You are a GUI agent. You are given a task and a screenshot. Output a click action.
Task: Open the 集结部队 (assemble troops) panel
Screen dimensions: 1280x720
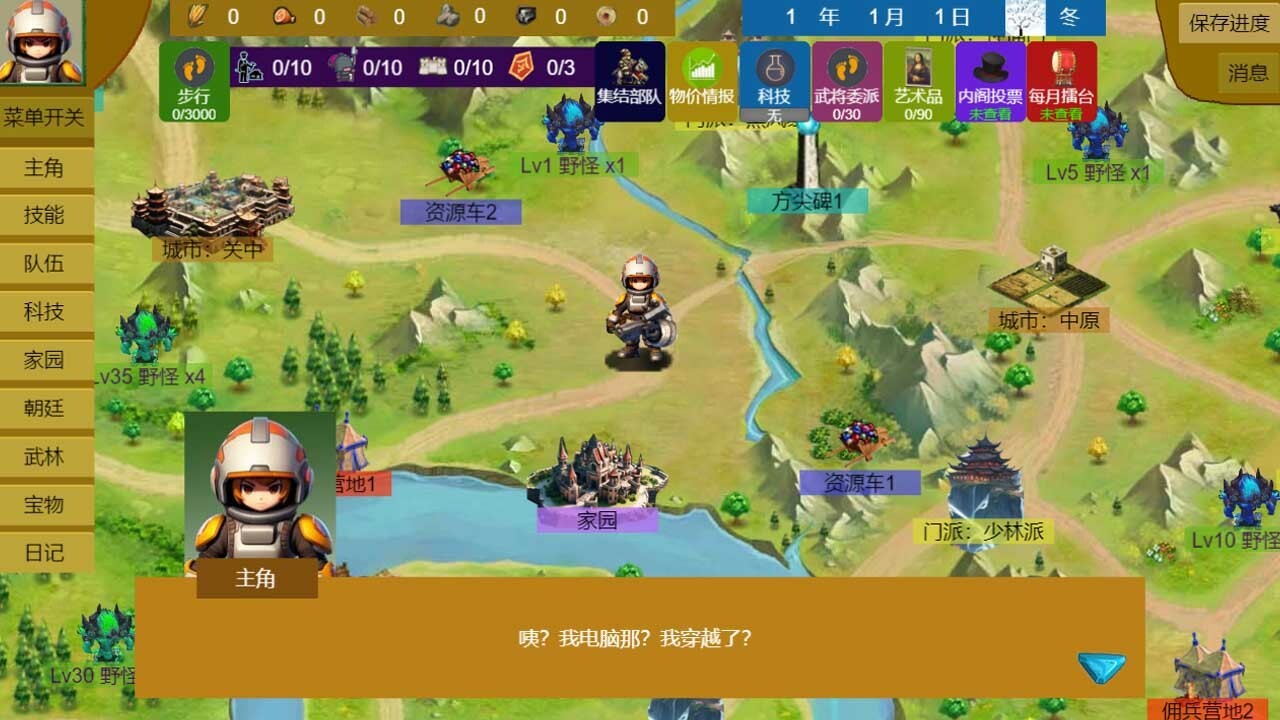click(630, 80)
